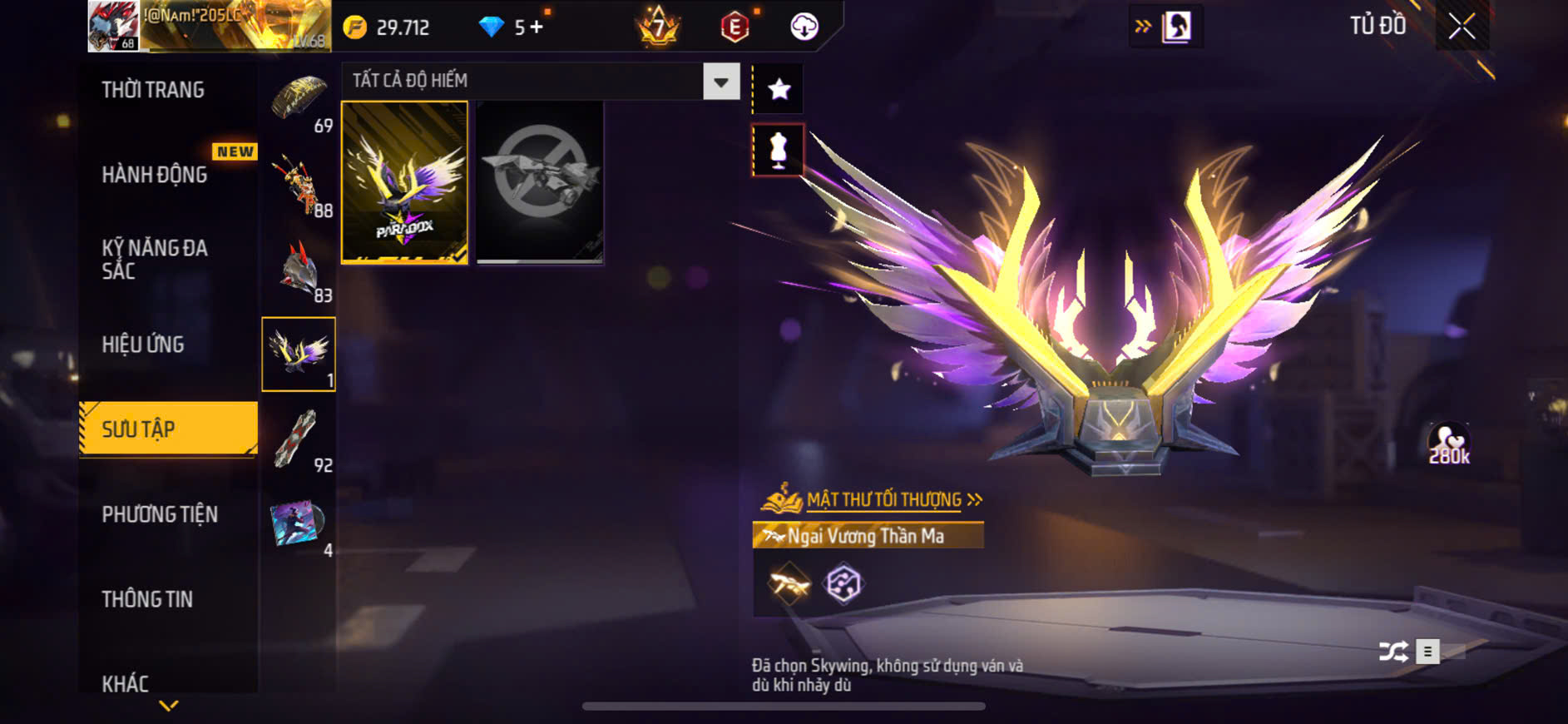1568x724 pixels.
Task: Select the parachute subcategory with 69 items
Action: pyautogui.click(x=300, y=102)
